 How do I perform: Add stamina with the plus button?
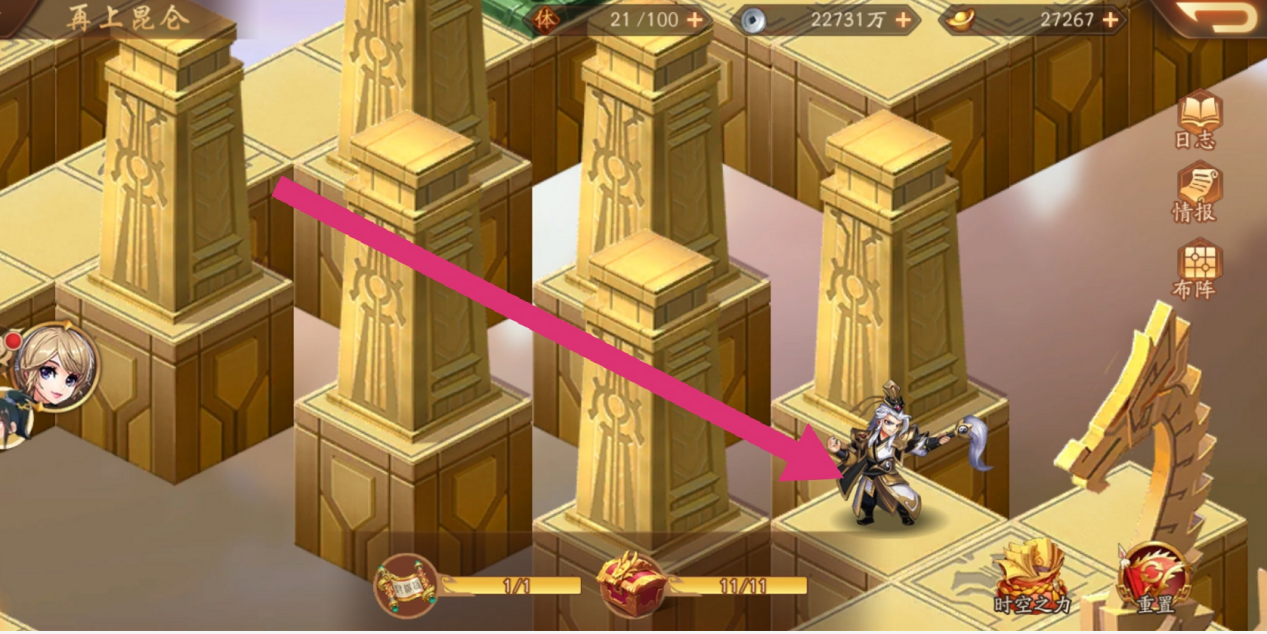pyautogui.click(x=694, y=19)
